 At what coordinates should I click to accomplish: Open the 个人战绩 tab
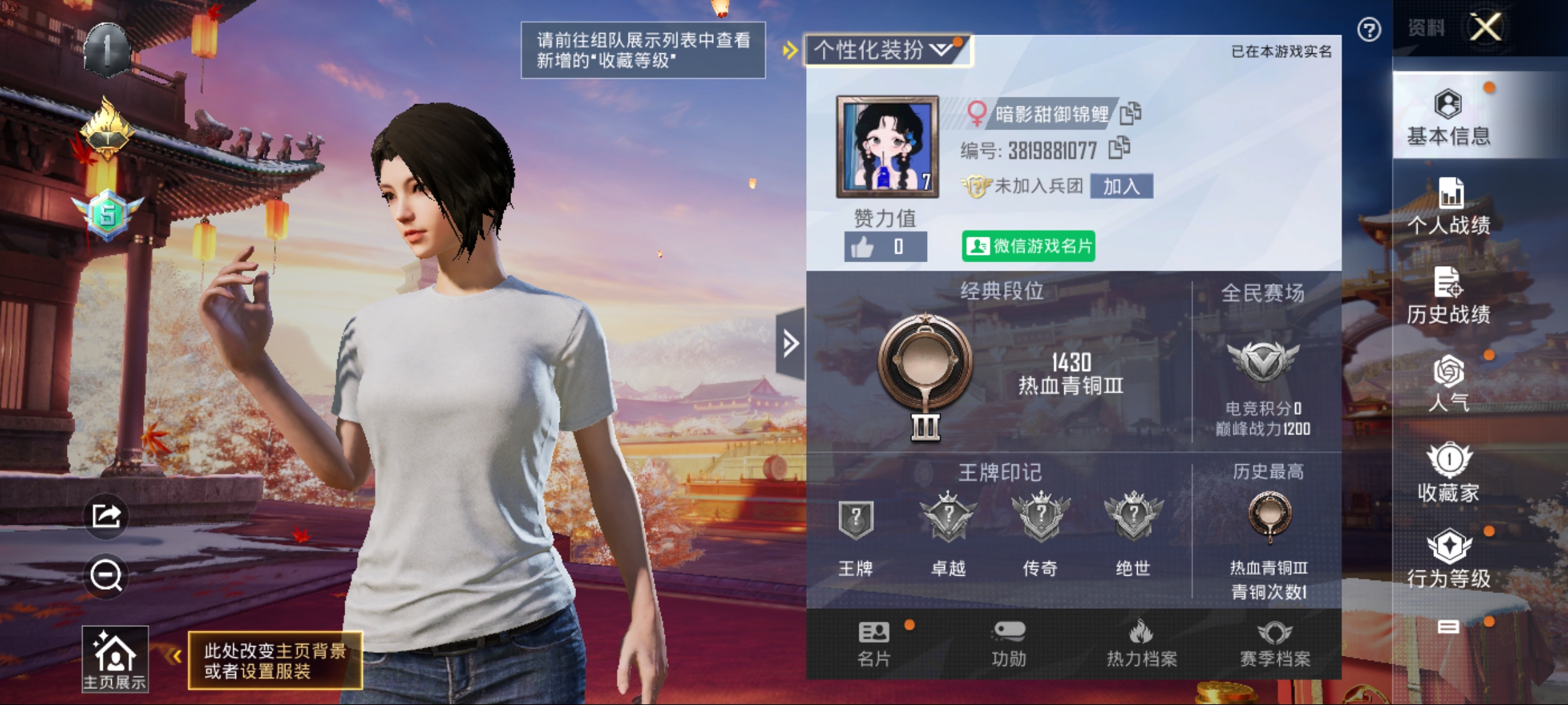click(1448, 207)
